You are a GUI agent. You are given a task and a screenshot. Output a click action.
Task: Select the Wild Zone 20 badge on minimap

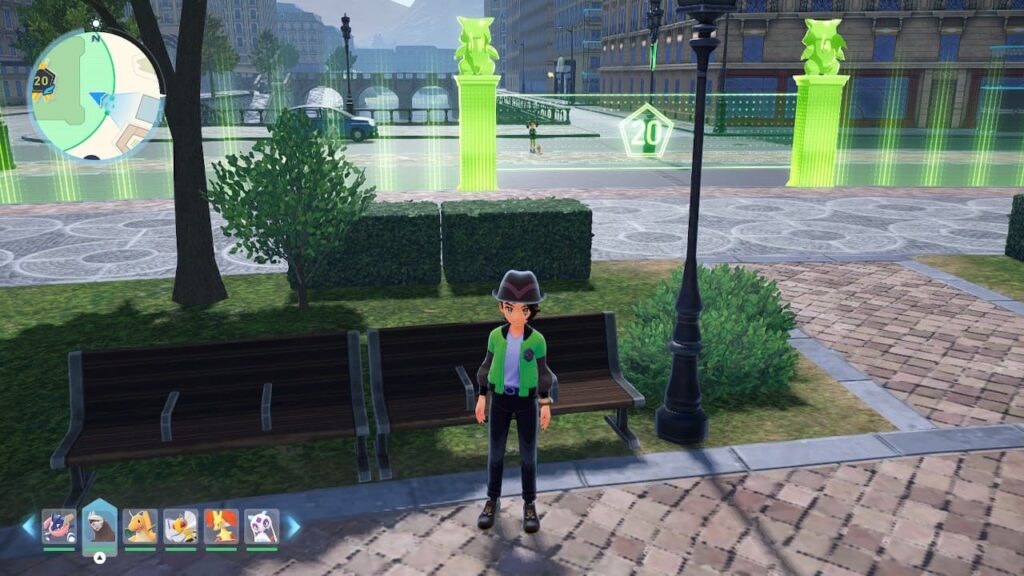pos(42,79)
